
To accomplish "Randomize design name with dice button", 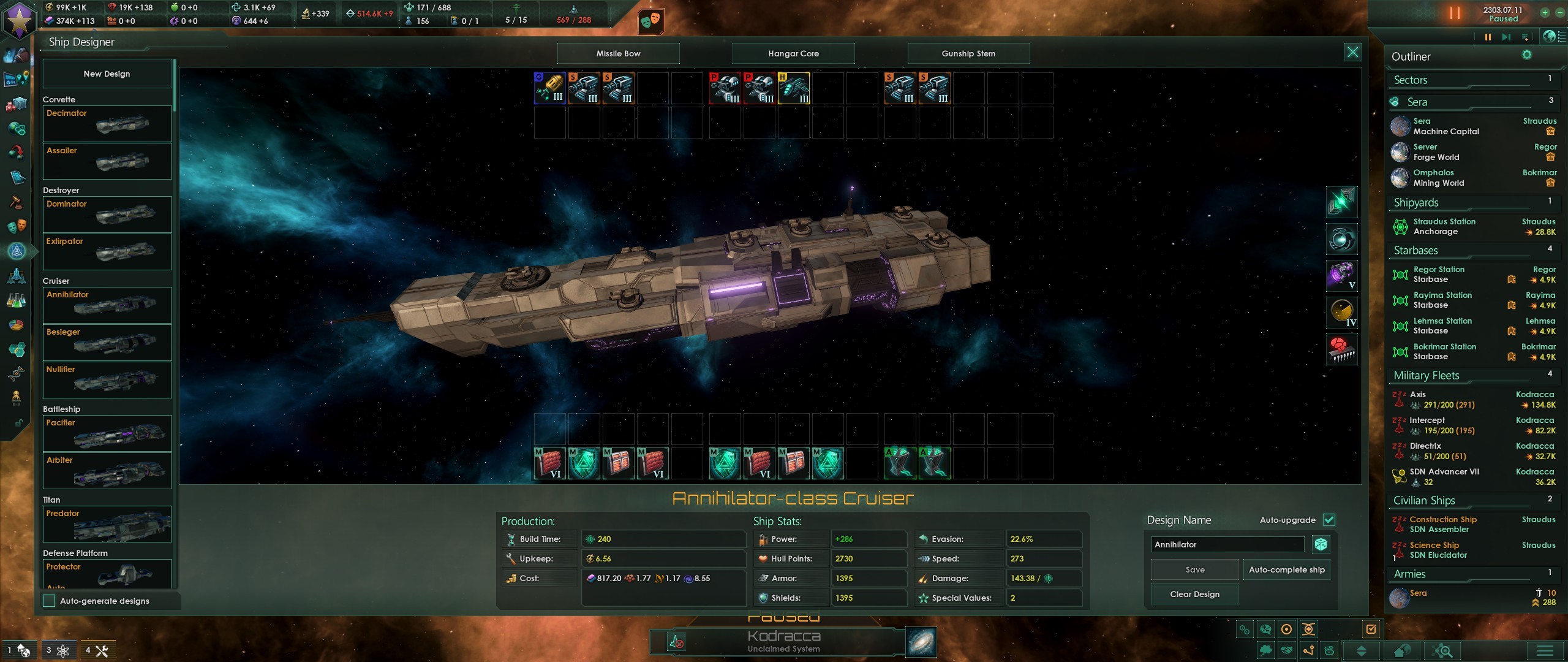I will pos(1321,544).
